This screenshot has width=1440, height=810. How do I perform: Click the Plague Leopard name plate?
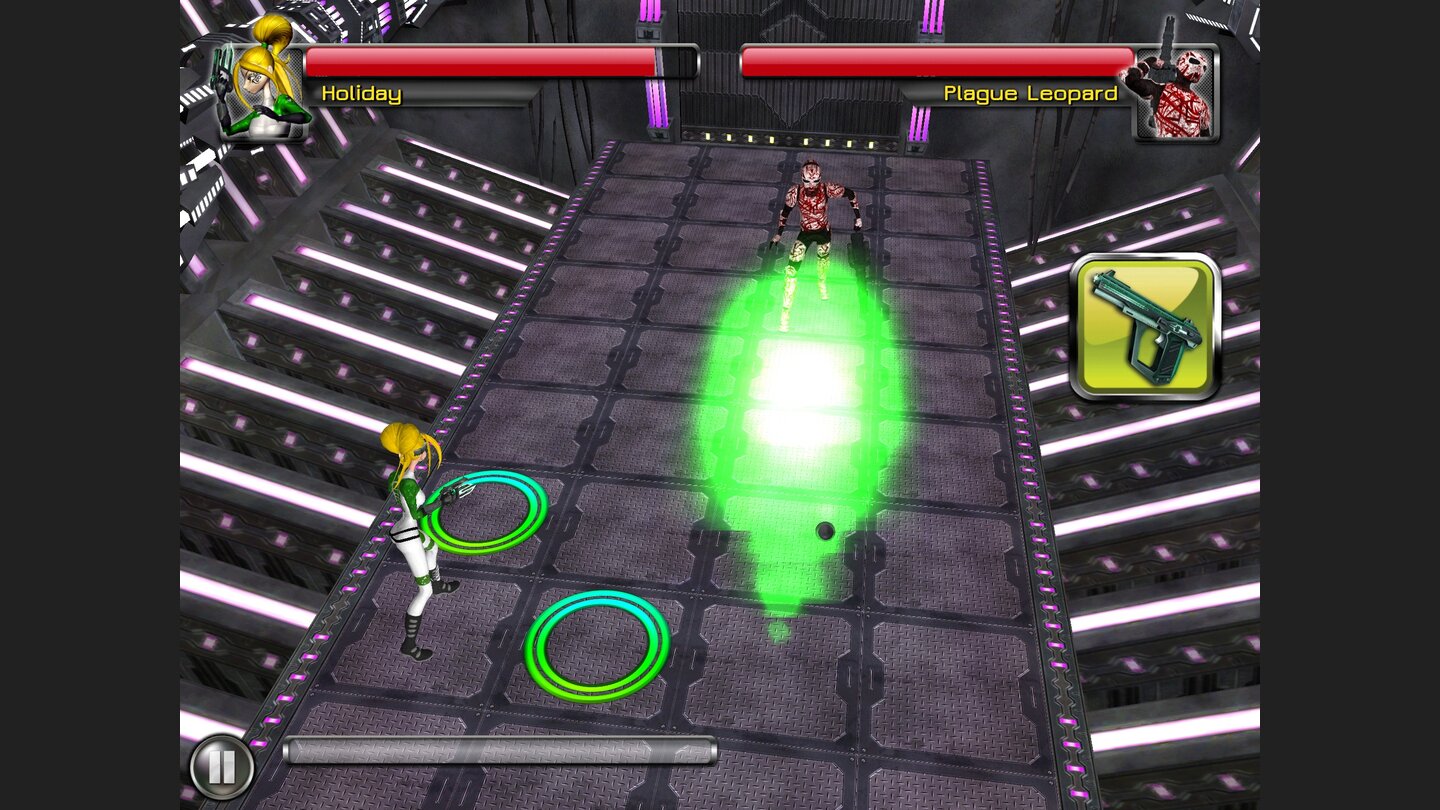1030,93
